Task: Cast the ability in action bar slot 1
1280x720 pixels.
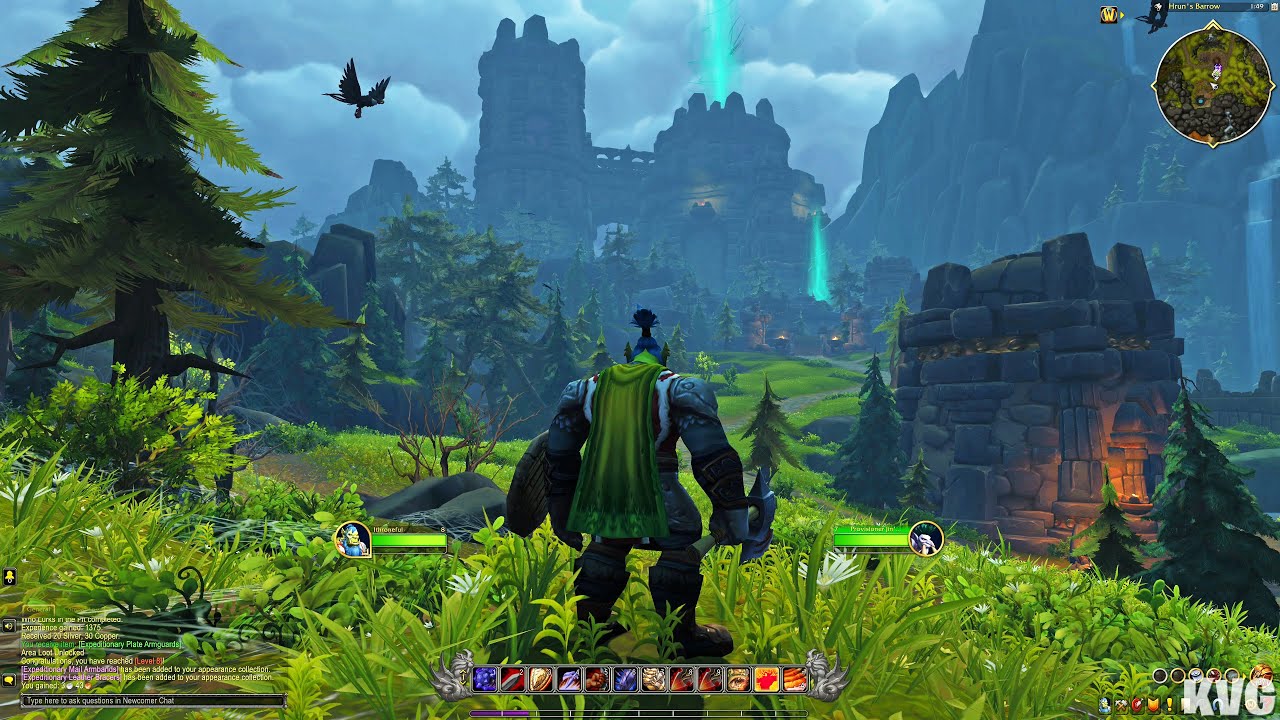Action: (x=485, y=677)
